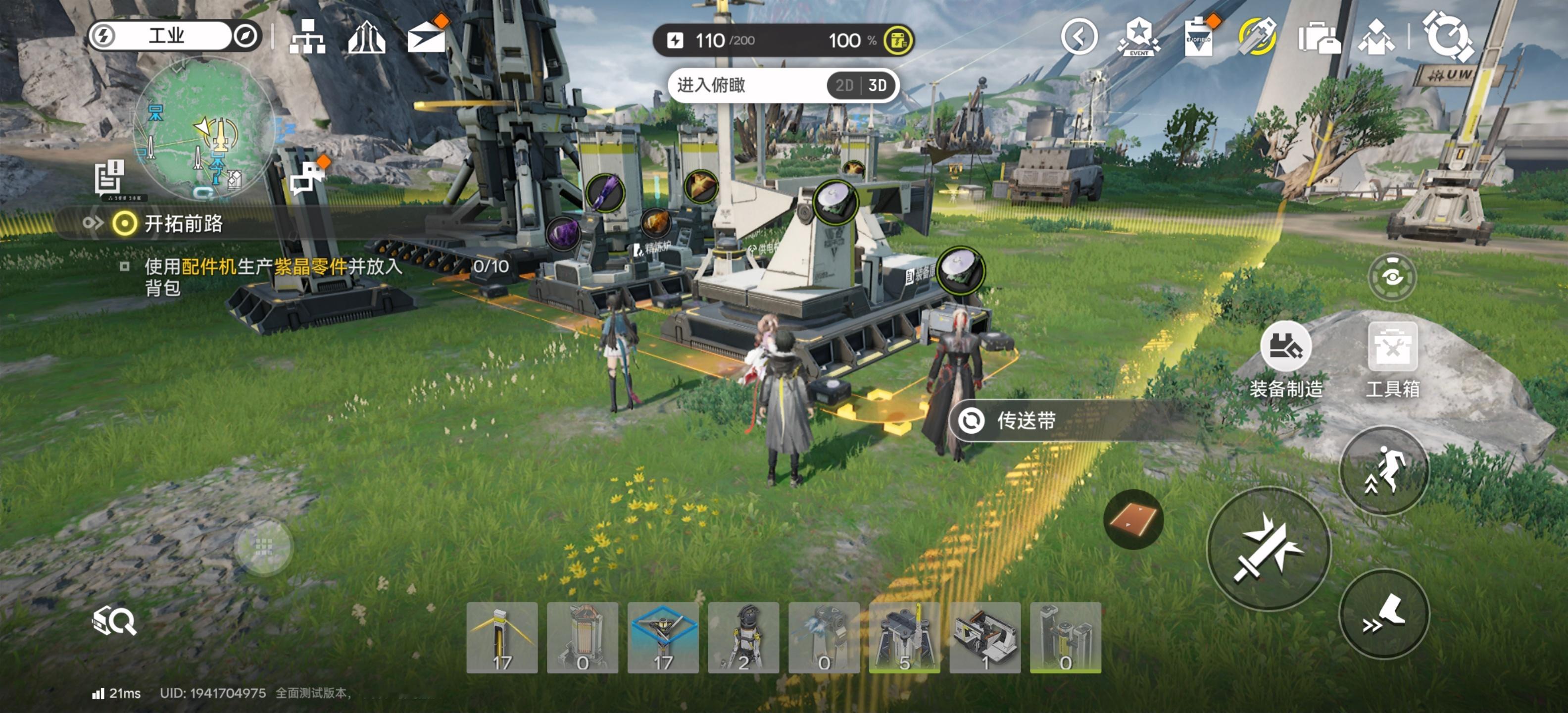Select the hotbar slot showing 2
This screenshot has height=713, width=1568.
[x=743, y=638]
